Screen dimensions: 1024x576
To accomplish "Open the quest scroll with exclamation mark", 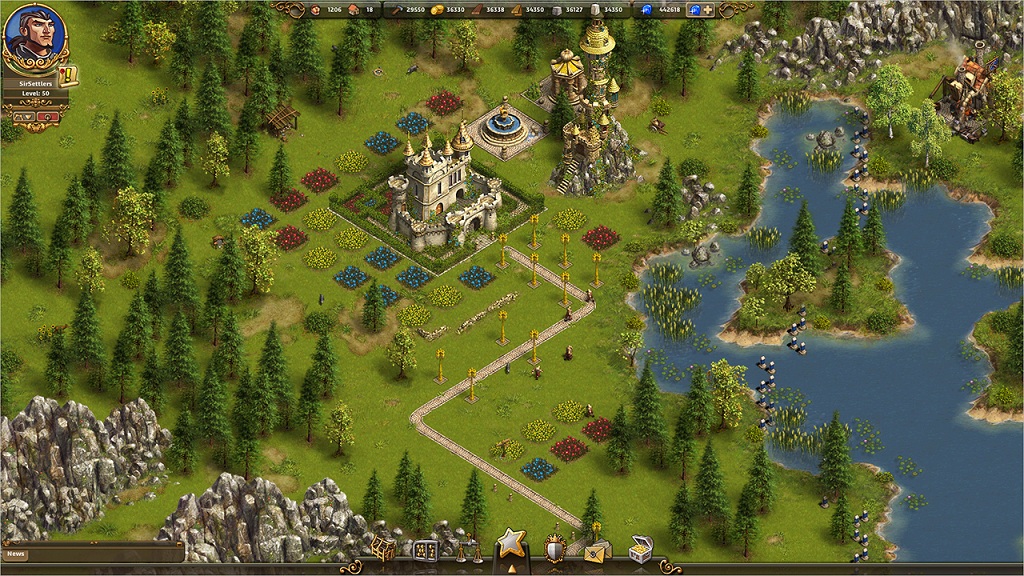I will [x=69, y=76].
